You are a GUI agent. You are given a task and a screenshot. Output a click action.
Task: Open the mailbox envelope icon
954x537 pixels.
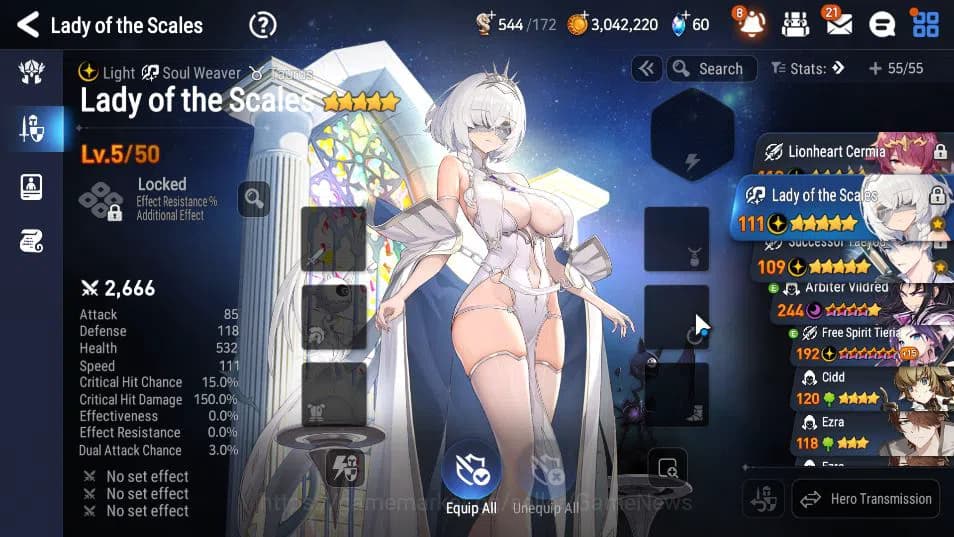838,24
